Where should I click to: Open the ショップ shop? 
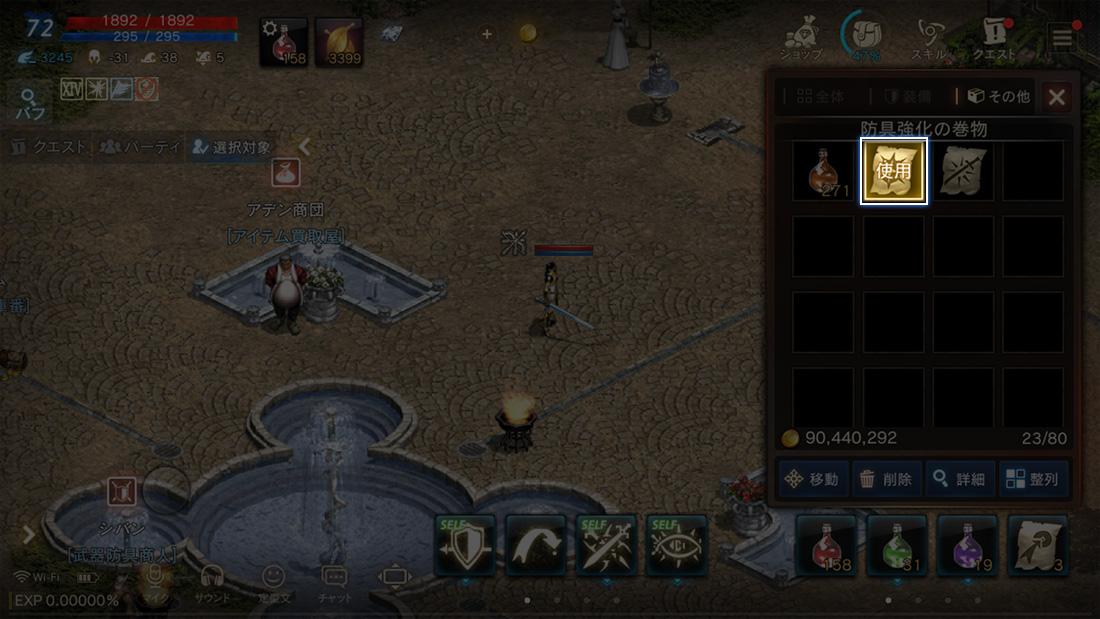point(800,41)
